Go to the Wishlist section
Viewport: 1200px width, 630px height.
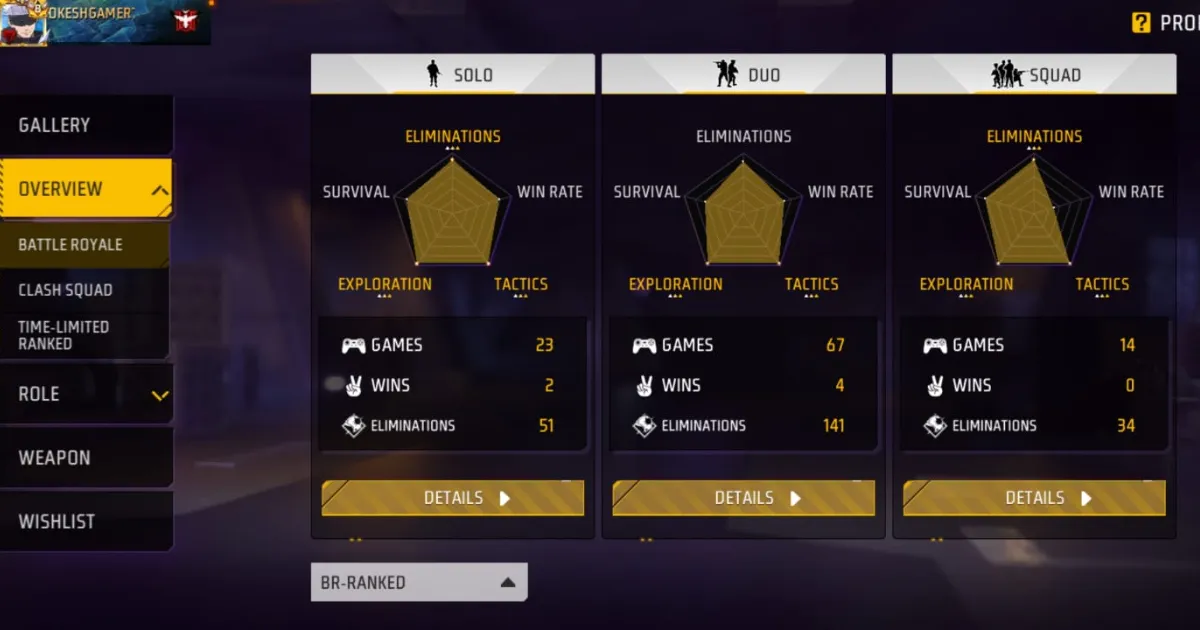coord(85,521)
